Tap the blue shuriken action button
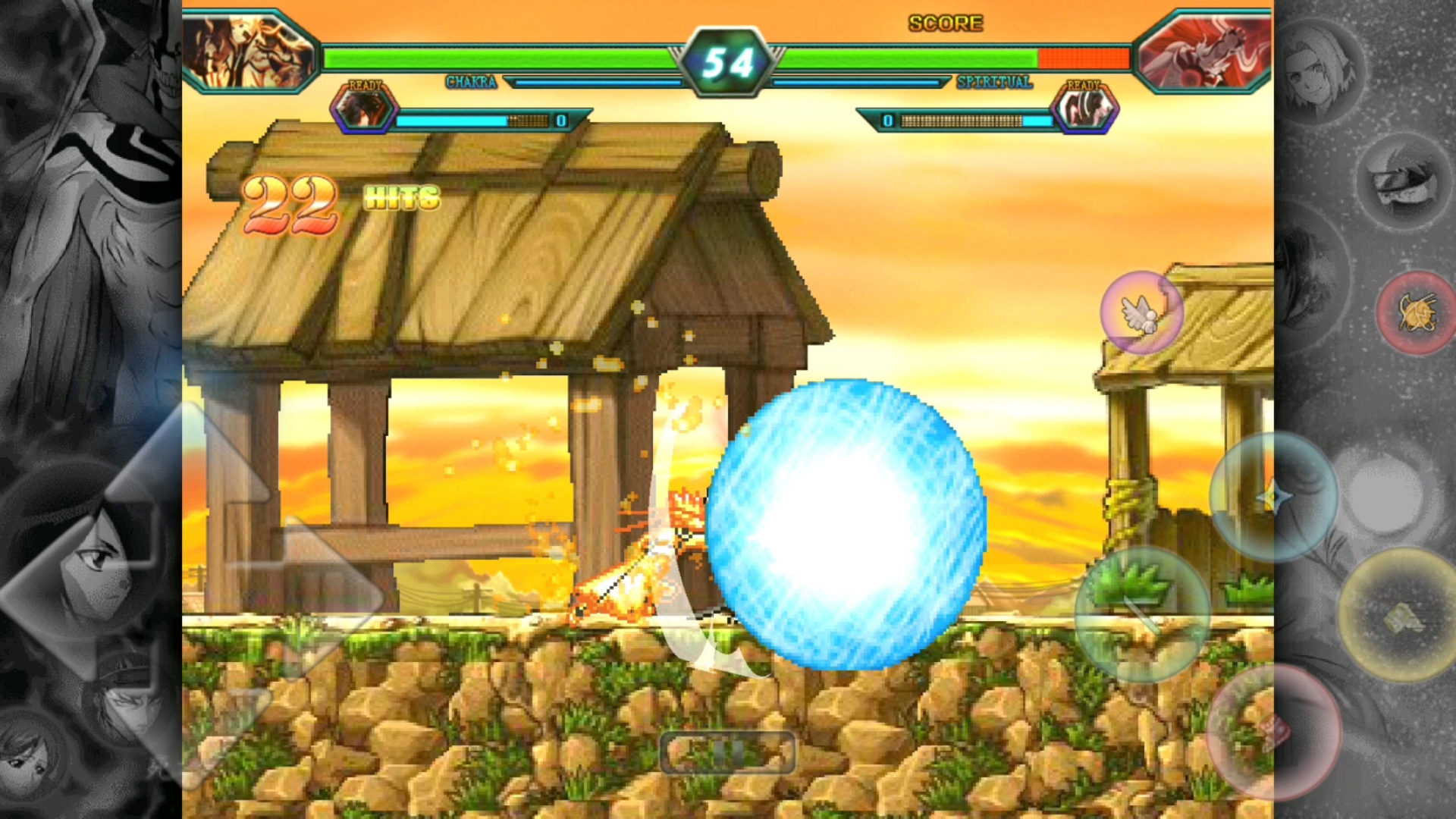The image size is (1456, 819). point(1273,497)
